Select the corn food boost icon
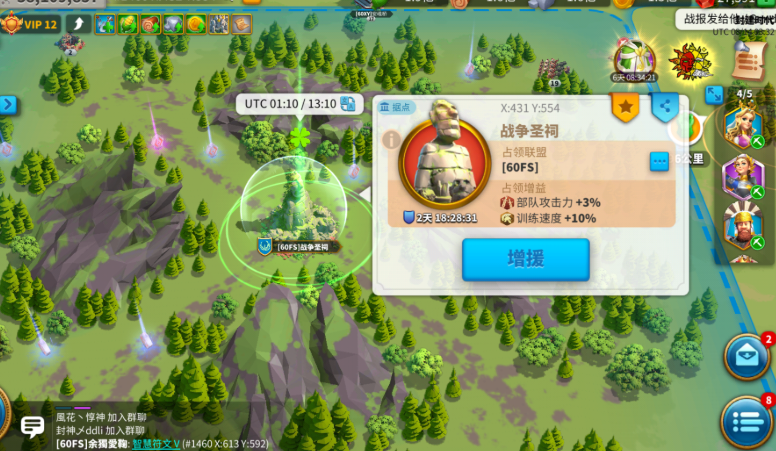Screen dimensions: 776x451 [x=128, y=24]
